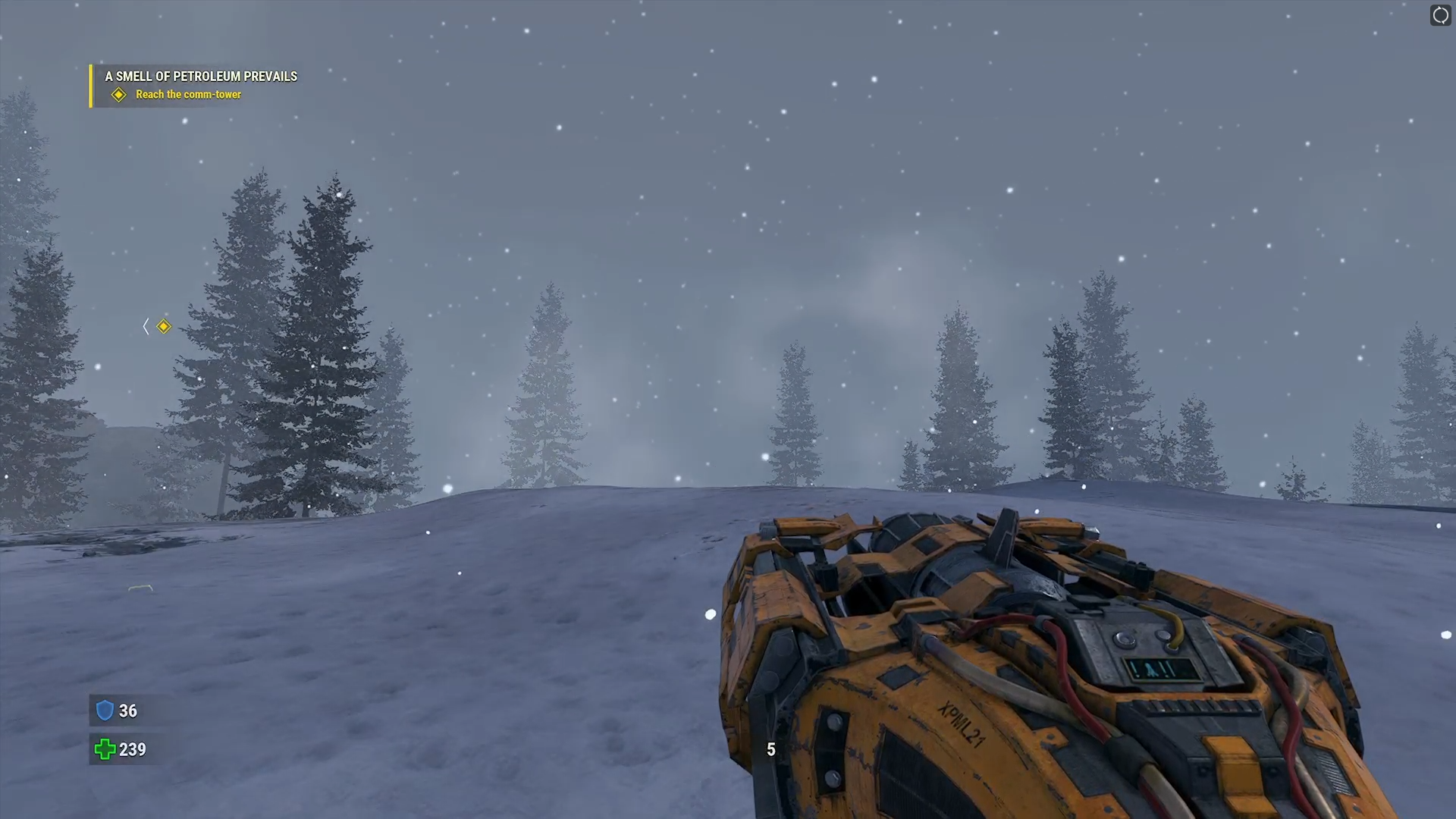Select the quest title A SMELL OF PETROLEUM PREVAILS
Image resolution: width=1456 pixels, height=819 pixels.
pyautogui.click(x=200, y=77)
